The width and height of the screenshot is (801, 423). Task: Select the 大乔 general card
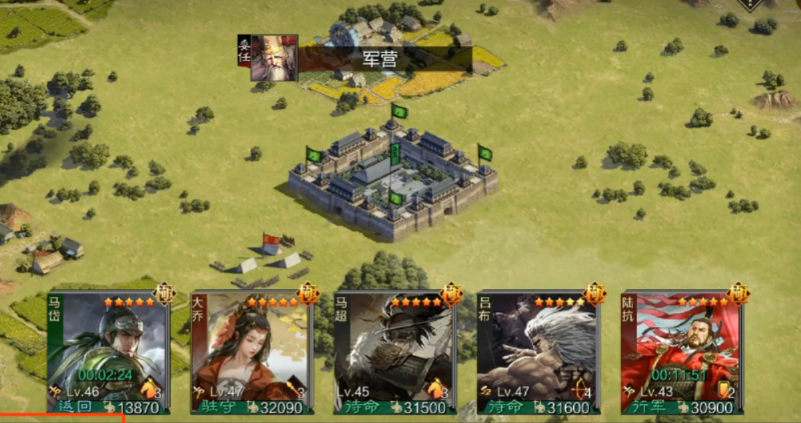pos(250,352)
